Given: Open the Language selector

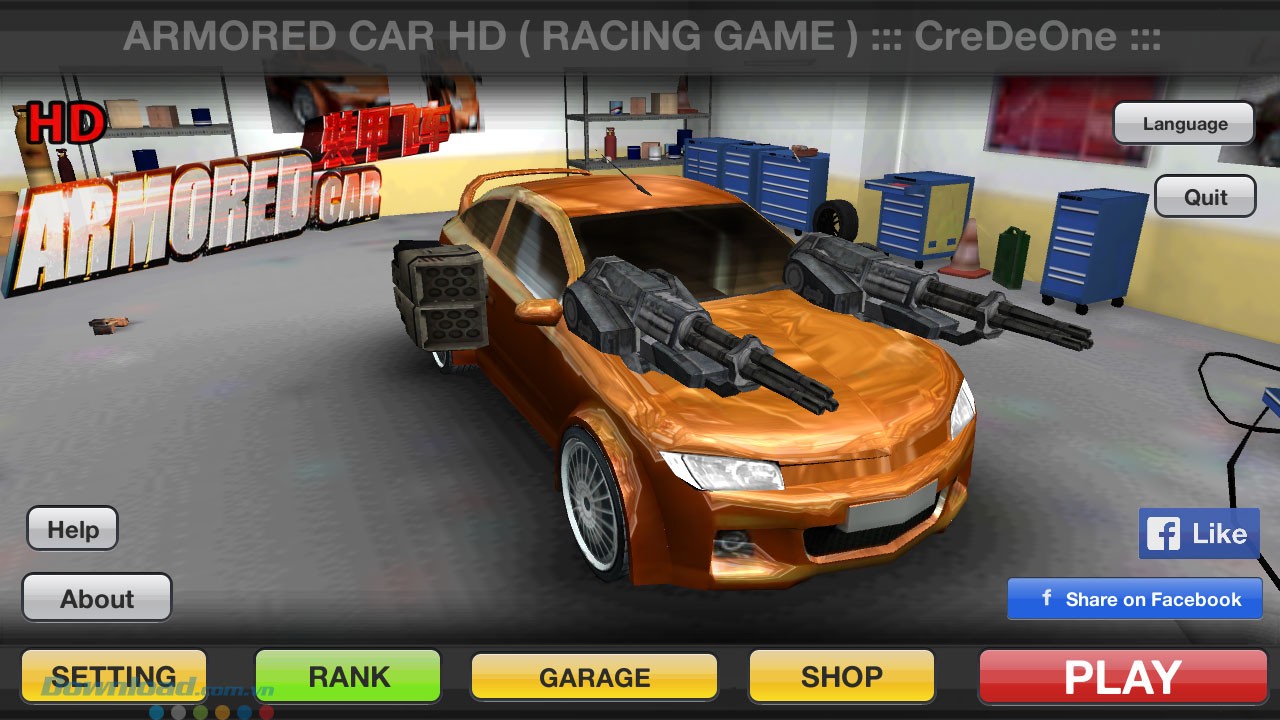Looking at the screenshot, I should (1184, 123).
